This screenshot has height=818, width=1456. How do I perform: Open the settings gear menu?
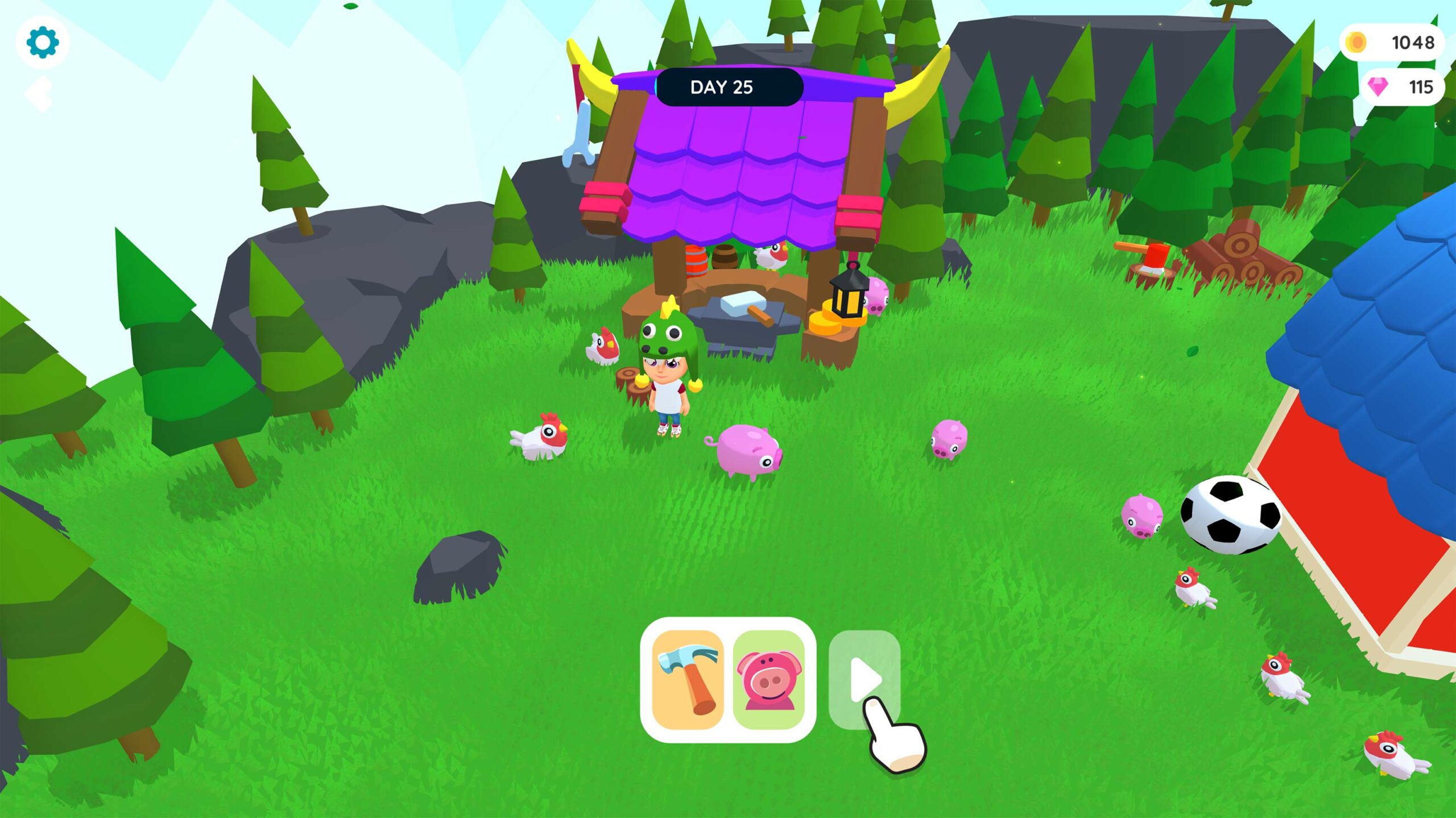click(43, 43)
